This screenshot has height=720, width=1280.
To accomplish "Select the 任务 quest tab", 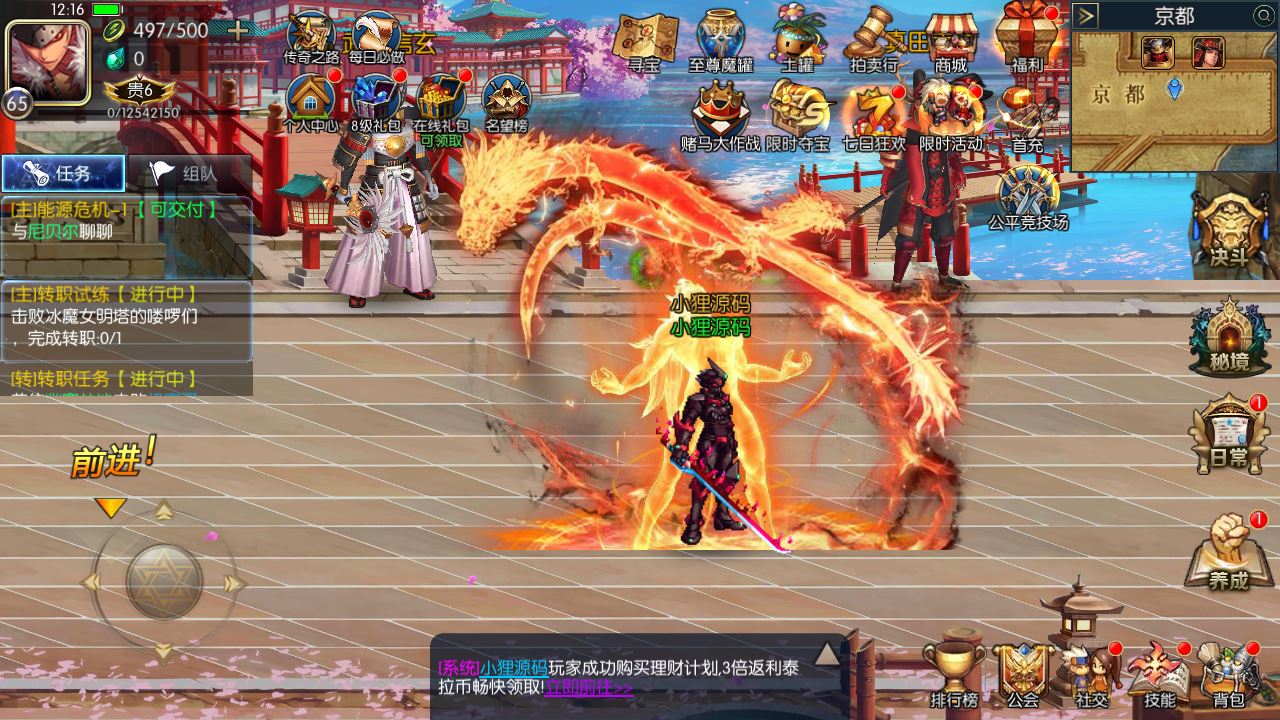I will click(x=62, y=172).
